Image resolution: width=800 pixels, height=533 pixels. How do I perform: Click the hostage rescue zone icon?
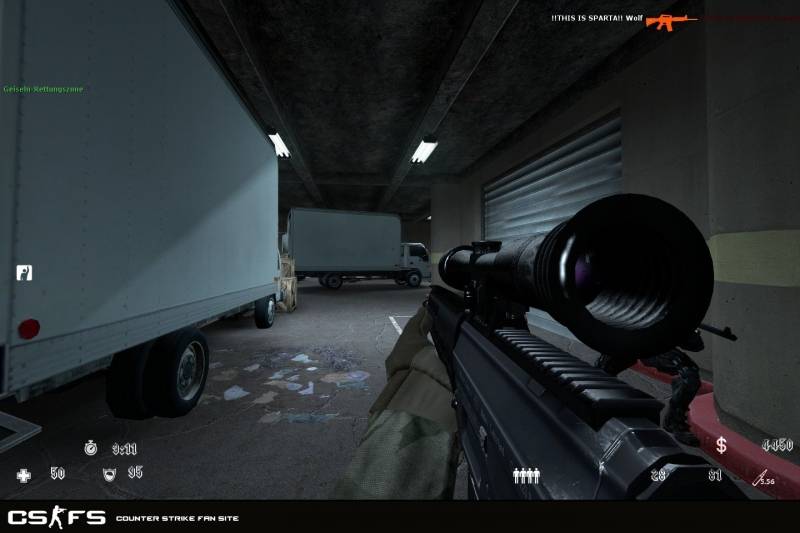coord(24,272)
